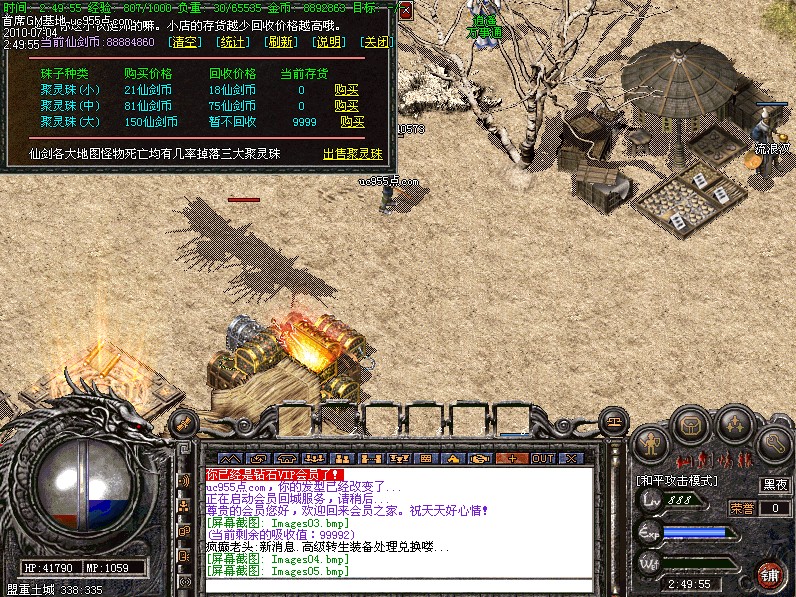Show the 说明 (instructions) link
This screenshot has width=796, height=597.
click(x=329, y=43)
